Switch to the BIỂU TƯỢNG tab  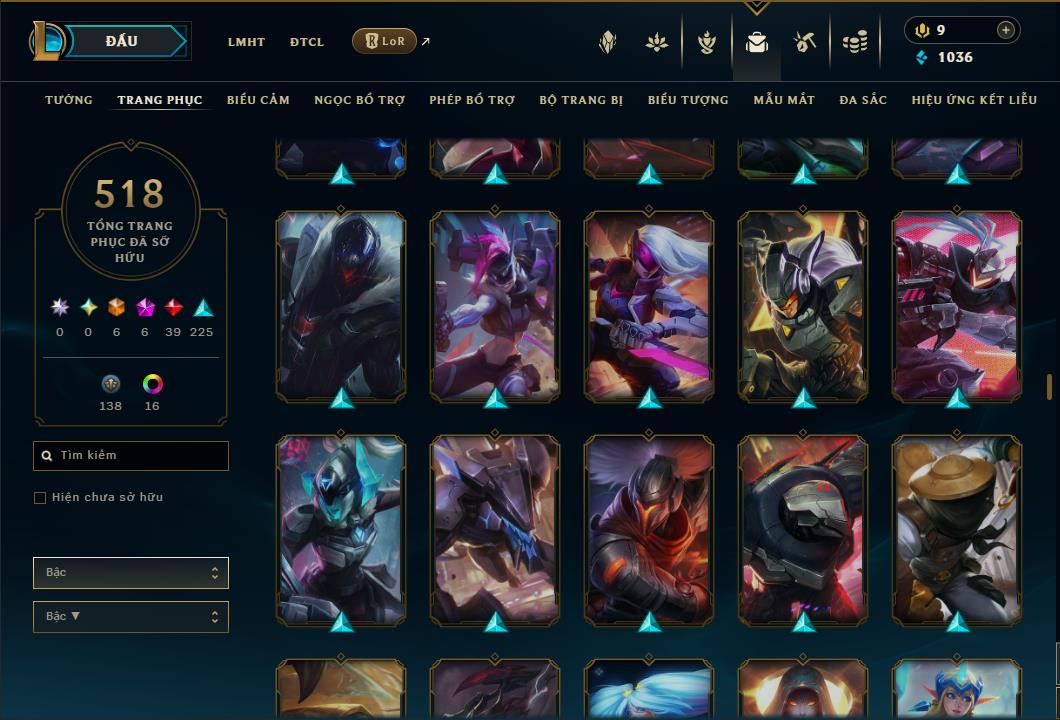[688, 100]
